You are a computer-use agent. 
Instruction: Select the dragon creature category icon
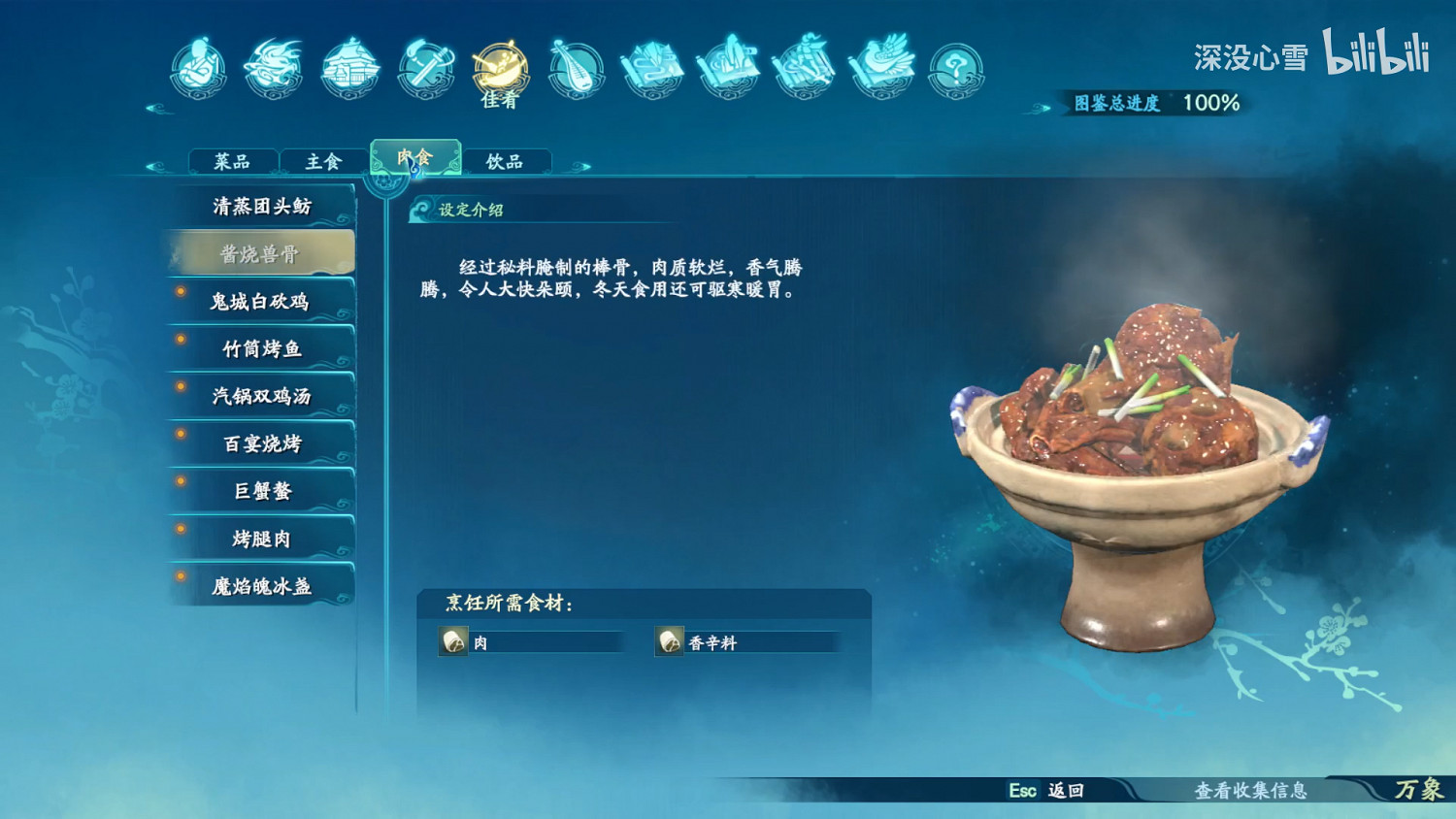273,66
